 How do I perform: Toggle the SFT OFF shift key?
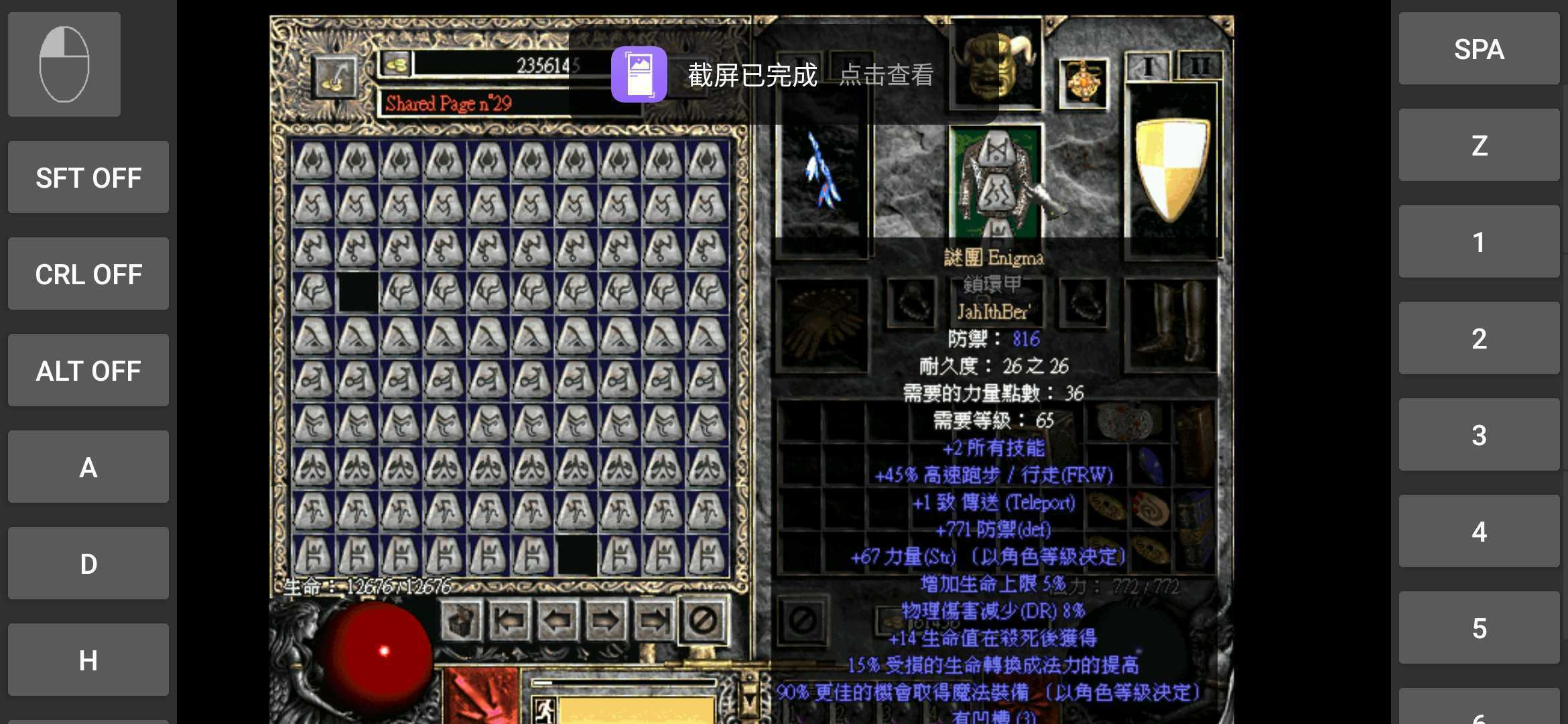coord(88,178)
